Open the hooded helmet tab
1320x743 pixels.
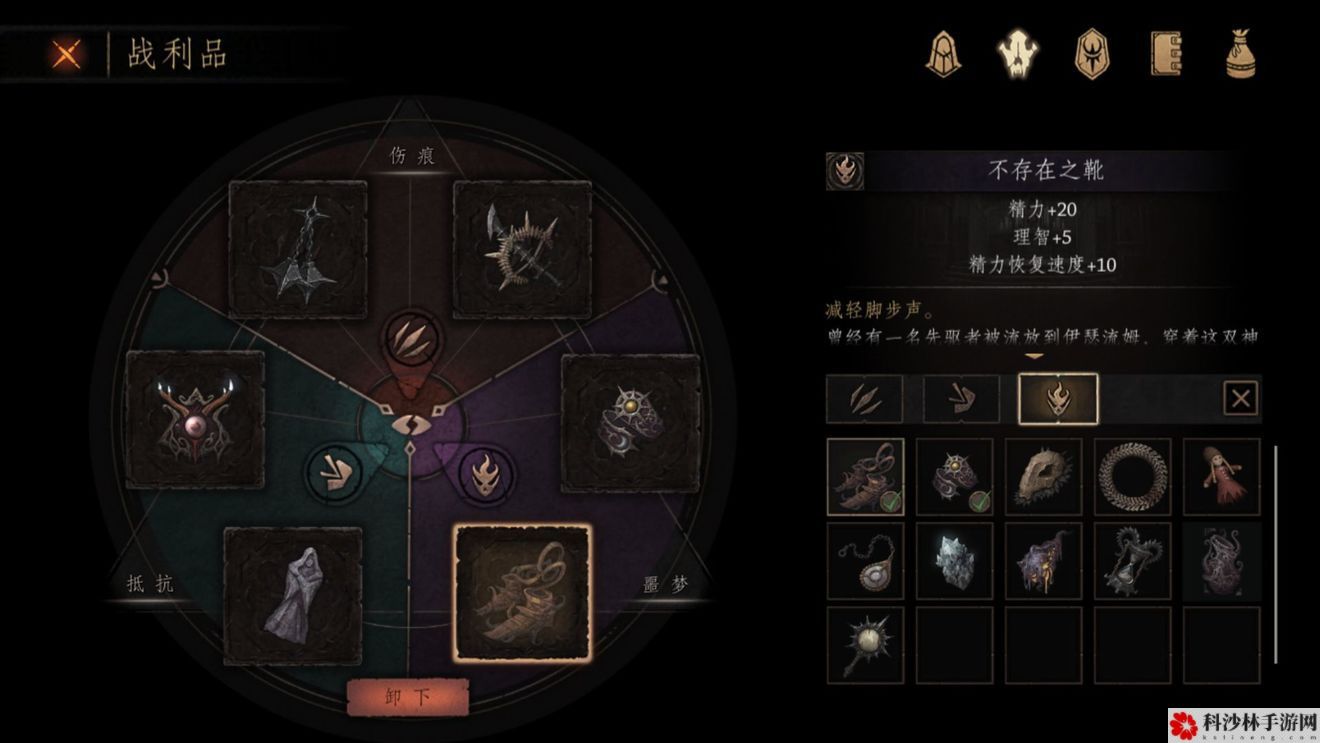[942, 53]
